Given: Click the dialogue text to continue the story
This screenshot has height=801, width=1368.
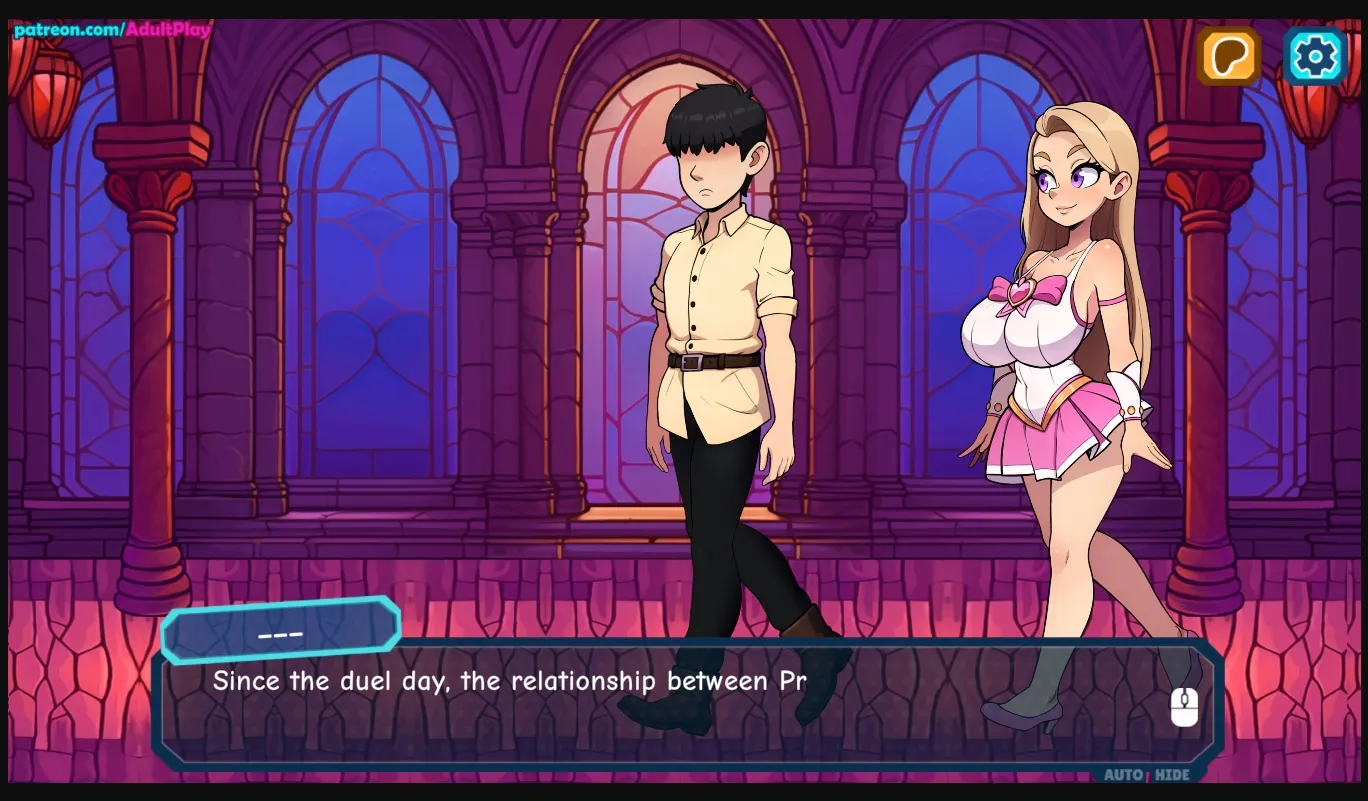Looking at the screenshot, I should tap(508, 681).
